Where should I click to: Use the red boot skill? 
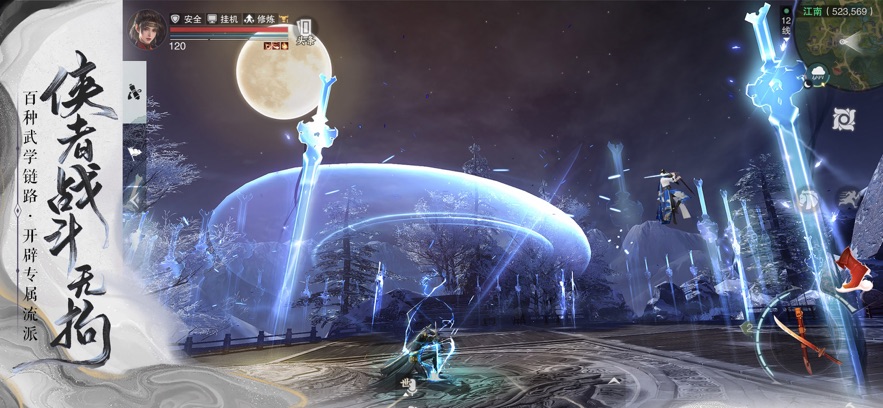pyautogui.click(x=855, y=270)
